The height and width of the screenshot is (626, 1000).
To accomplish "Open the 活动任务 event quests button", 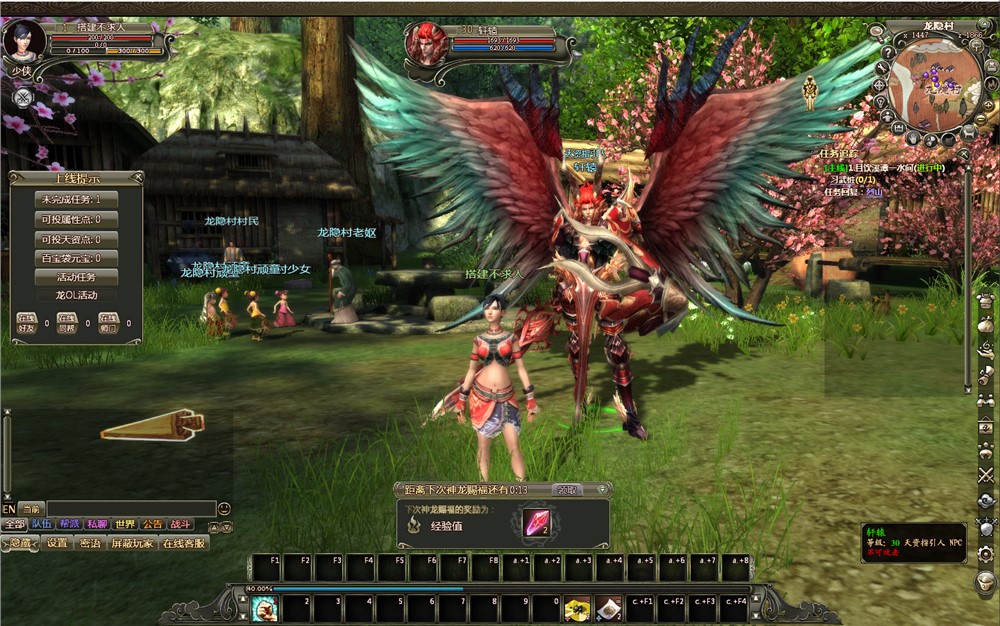I will (x=76, y=277).
